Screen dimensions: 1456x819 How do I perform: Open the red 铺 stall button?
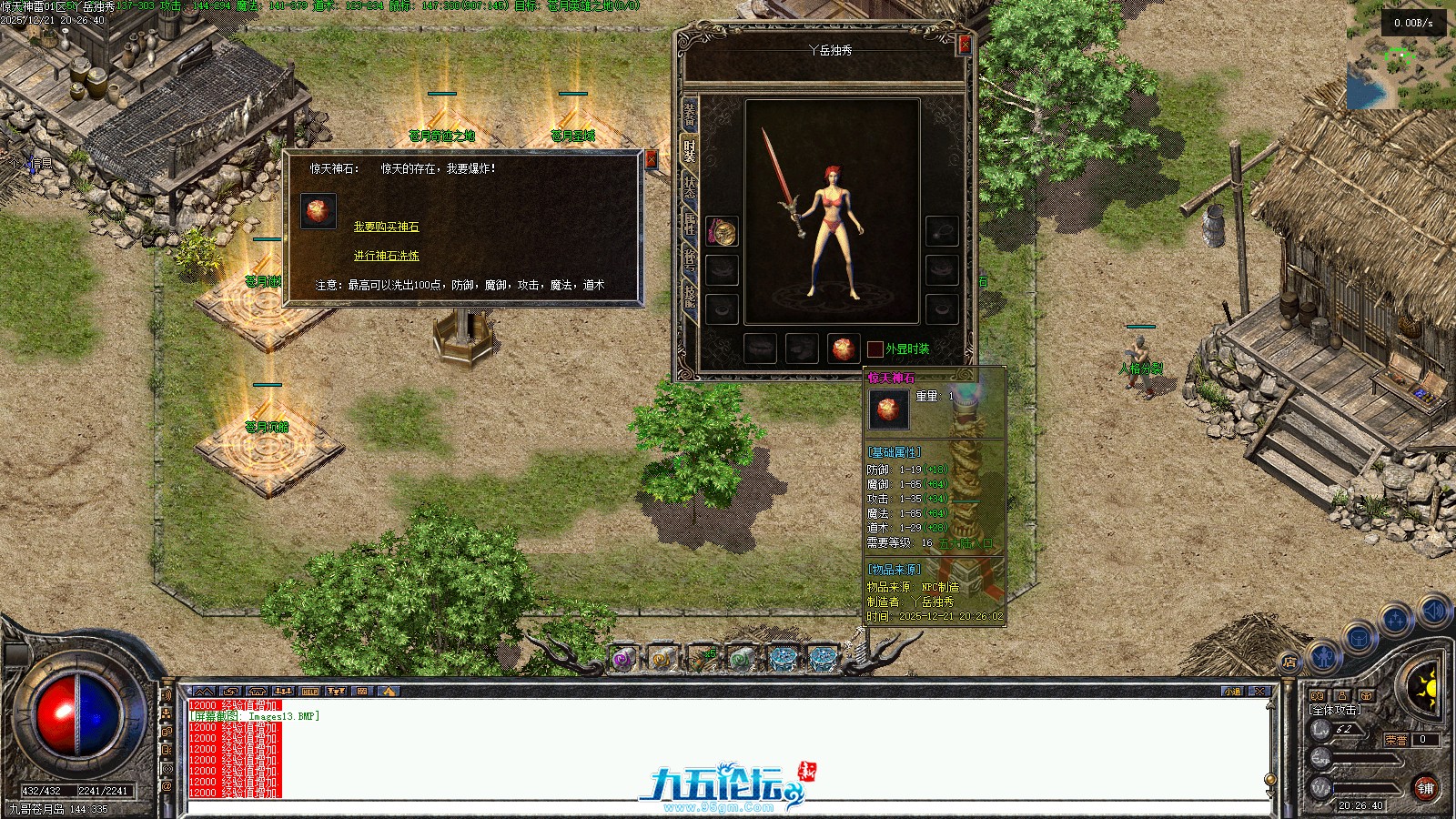(1424, 788)
